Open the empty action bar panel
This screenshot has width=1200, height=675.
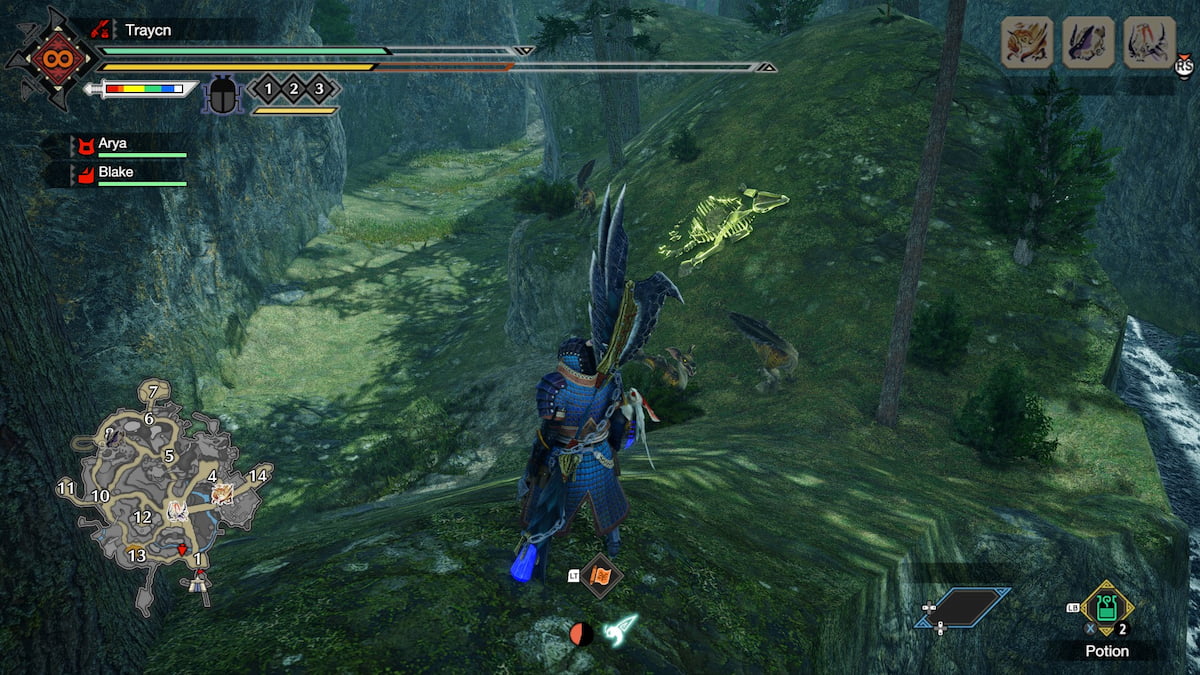(x=962, y=607)
